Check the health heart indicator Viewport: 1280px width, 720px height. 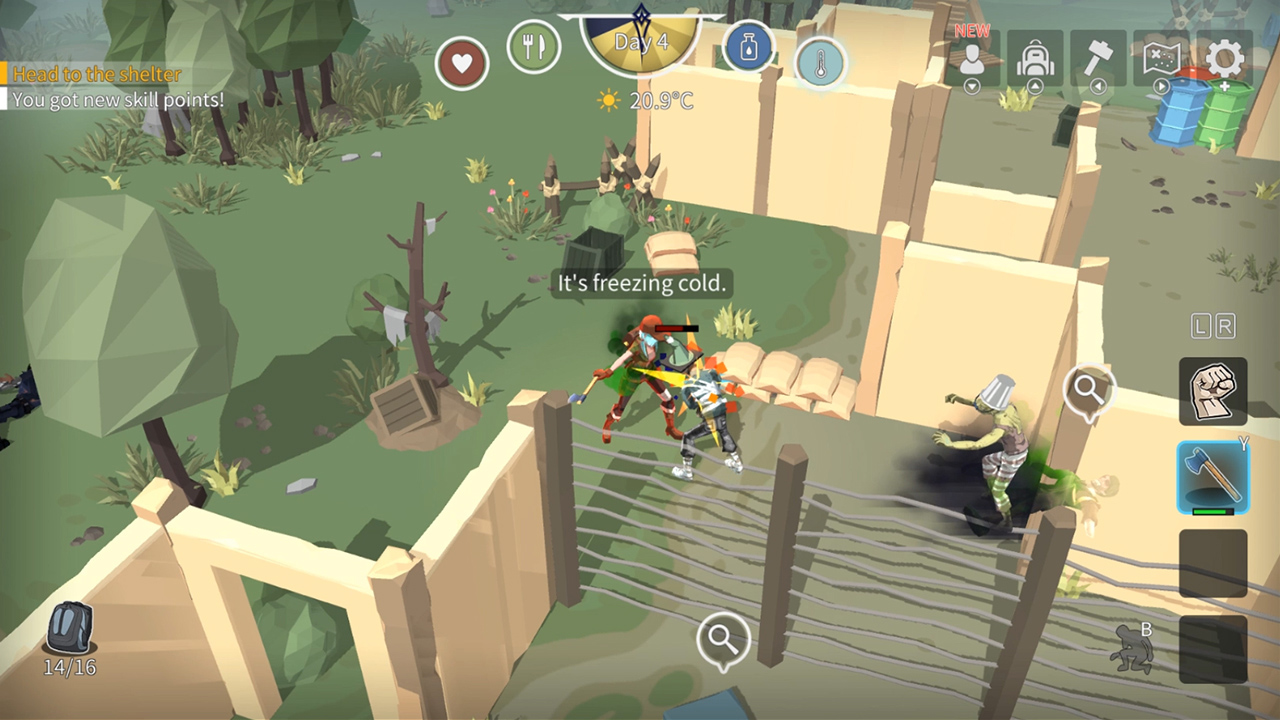(462, 61)
